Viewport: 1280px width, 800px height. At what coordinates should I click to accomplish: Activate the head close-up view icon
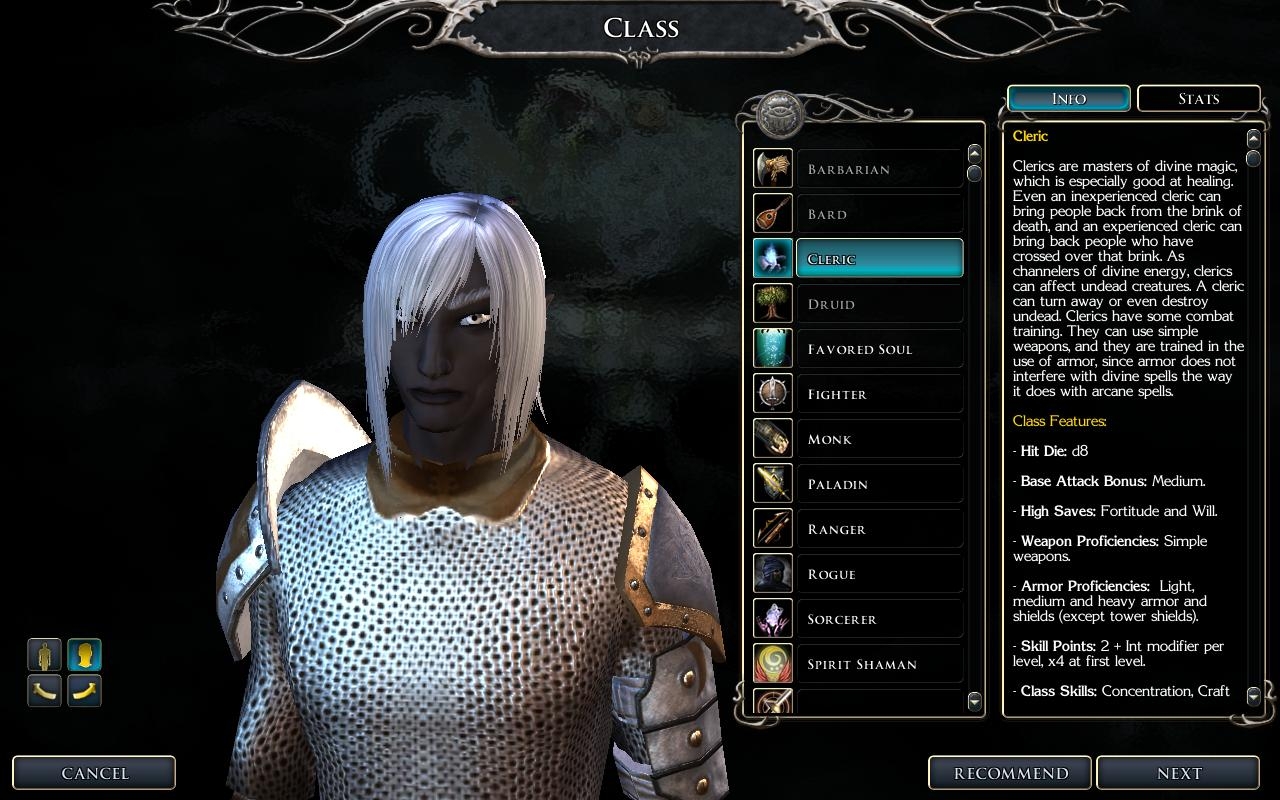coord(84,655)
